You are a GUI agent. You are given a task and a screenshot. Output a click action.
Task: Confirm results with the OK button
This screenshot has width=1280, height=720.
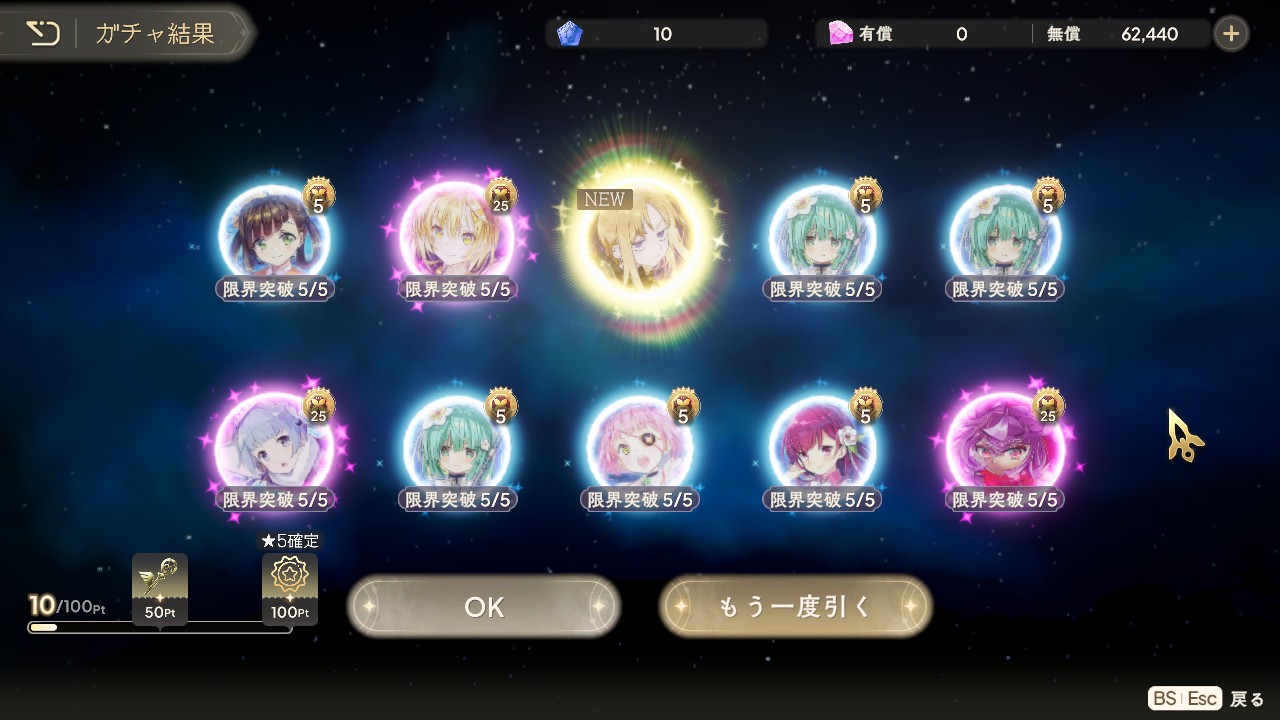click(484, 607)
